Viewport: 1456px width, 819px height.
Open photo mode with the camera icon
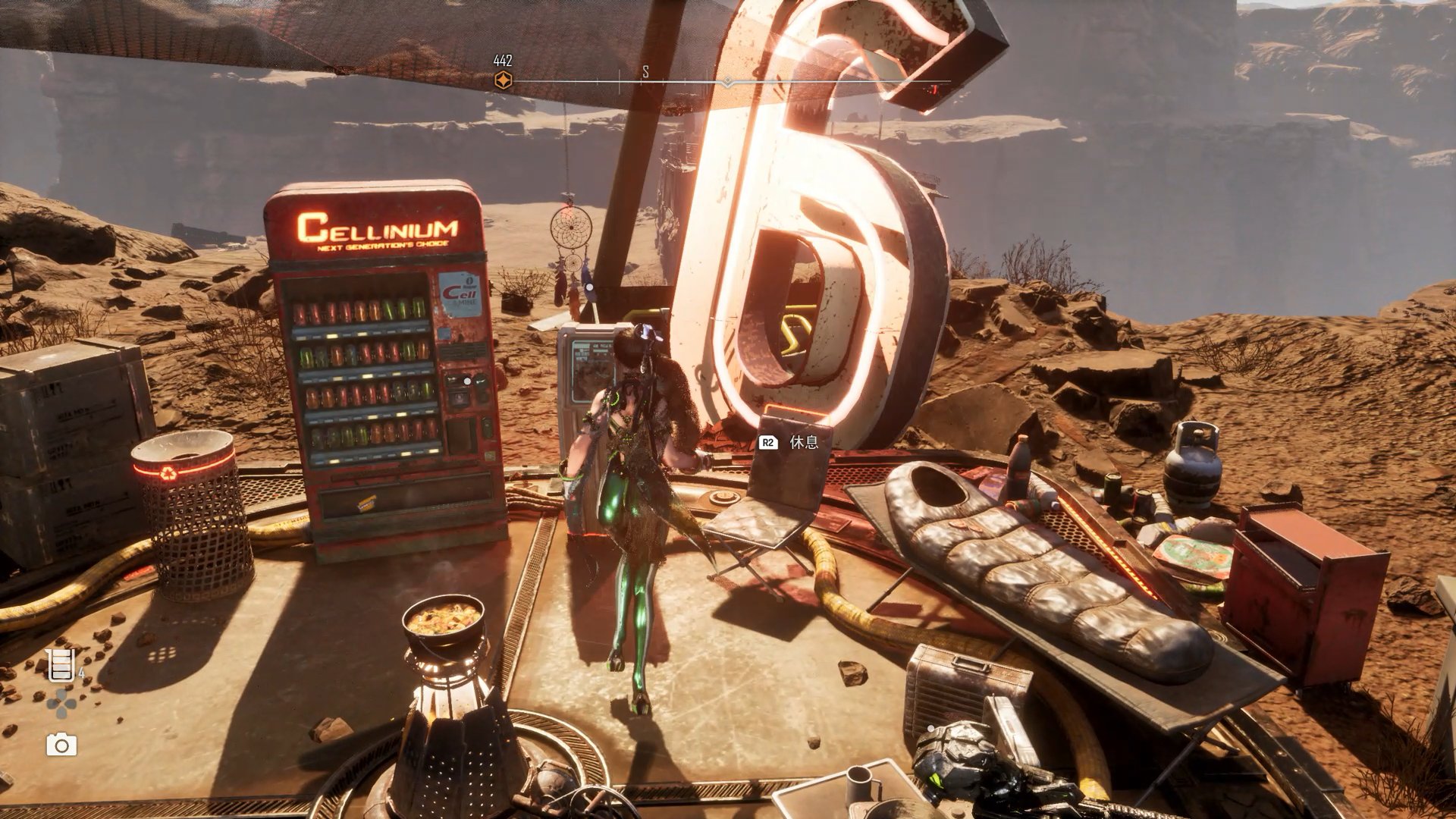pos(61,745)
